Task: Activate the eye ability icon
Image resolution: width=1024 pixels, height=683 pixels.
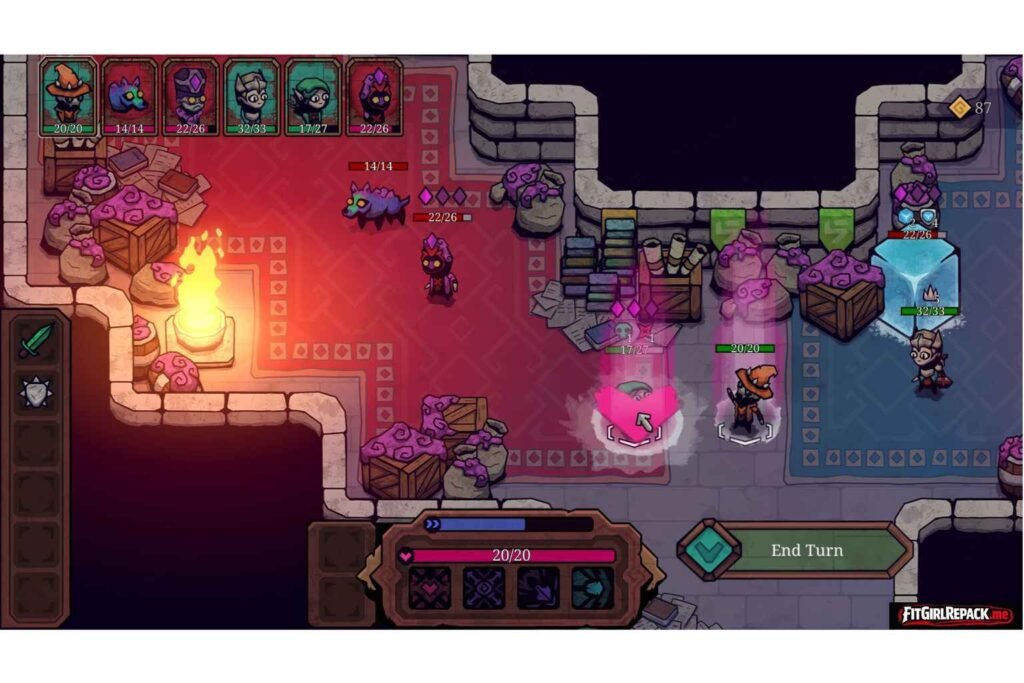Action: tap(484, 588)
